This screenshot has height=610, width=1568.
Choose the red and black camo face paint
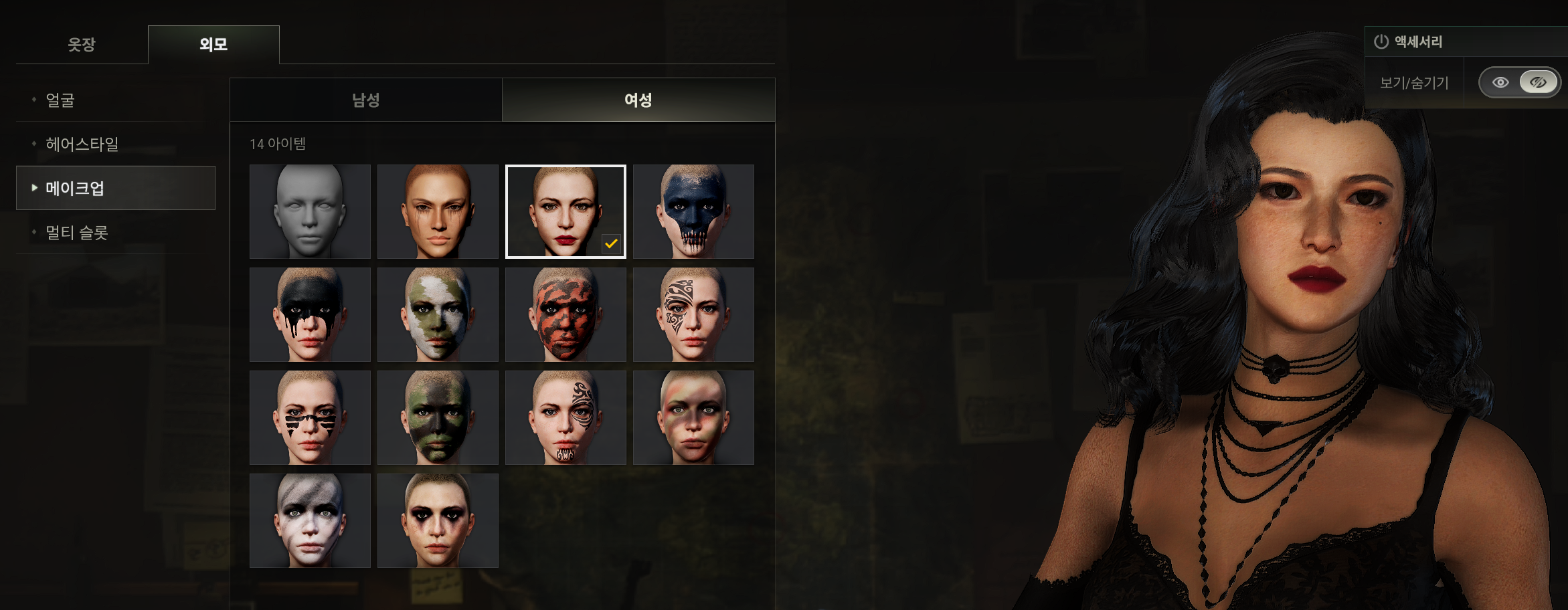[565, 314]
